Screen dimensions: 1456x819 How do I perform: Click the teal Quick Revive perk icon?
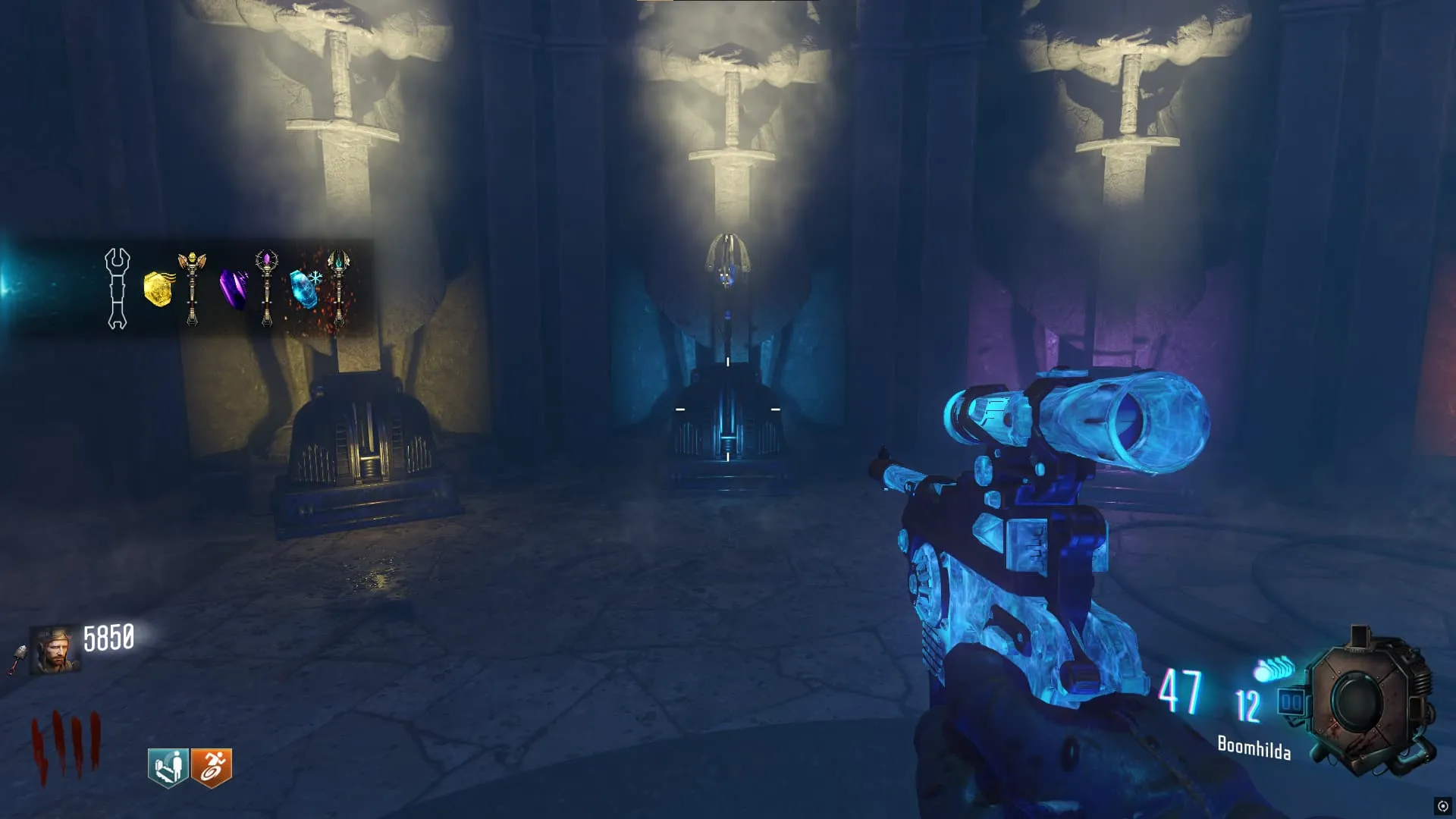pos(168,767)
